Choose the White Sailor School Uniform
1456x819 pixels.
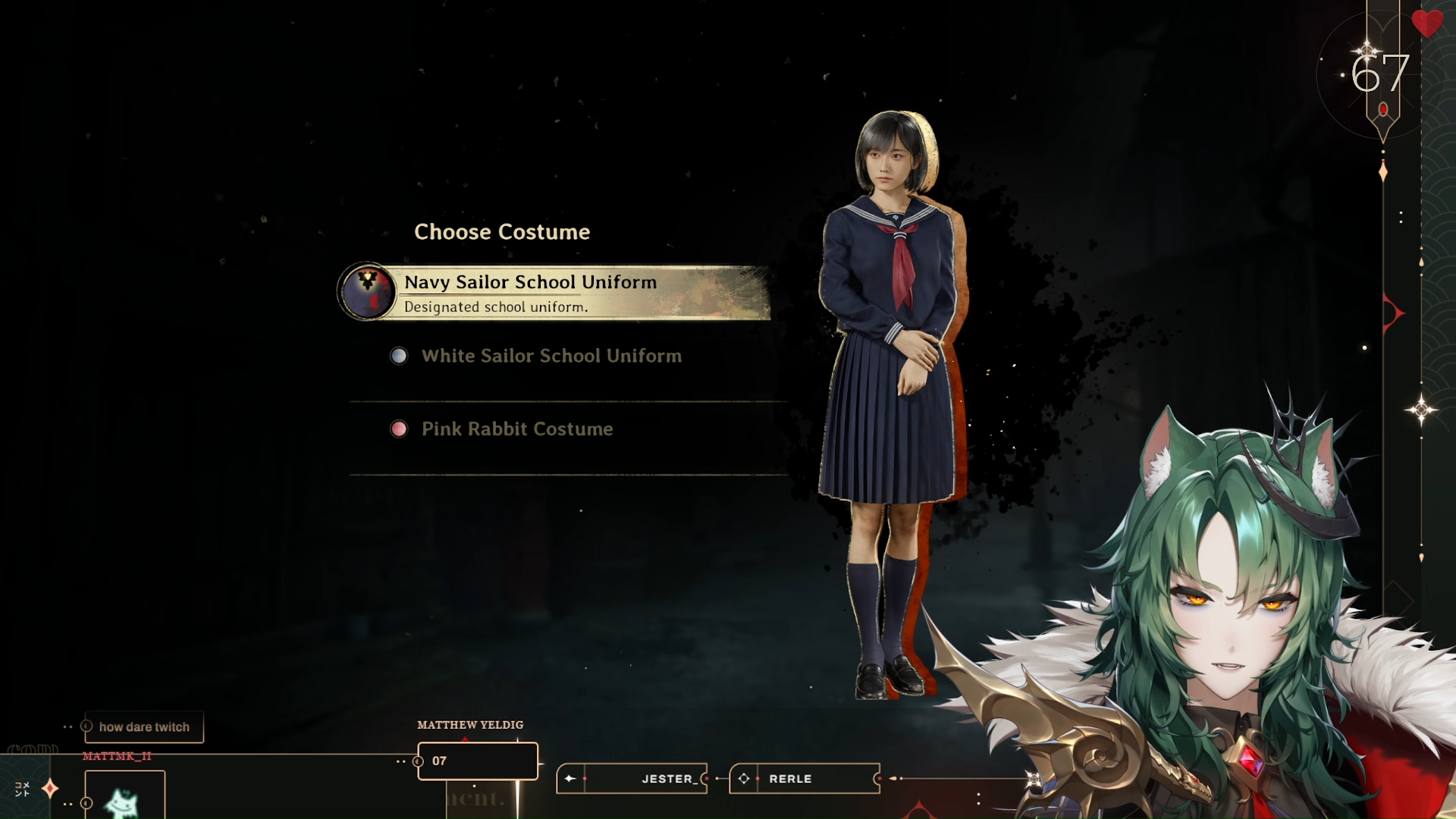tap(551, 356)
